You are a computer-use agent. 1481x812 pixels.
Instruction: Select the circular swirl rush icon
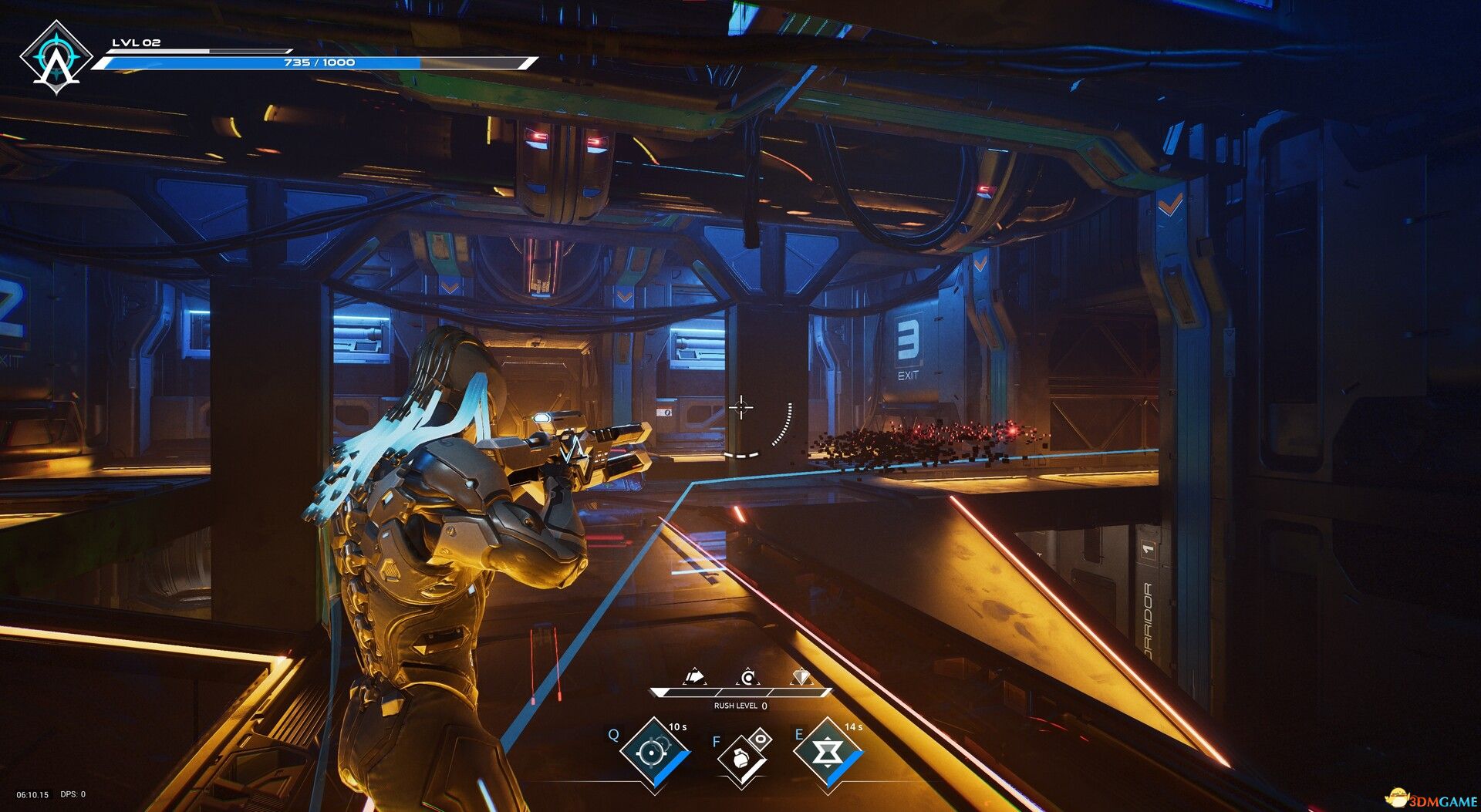(747, 678)
